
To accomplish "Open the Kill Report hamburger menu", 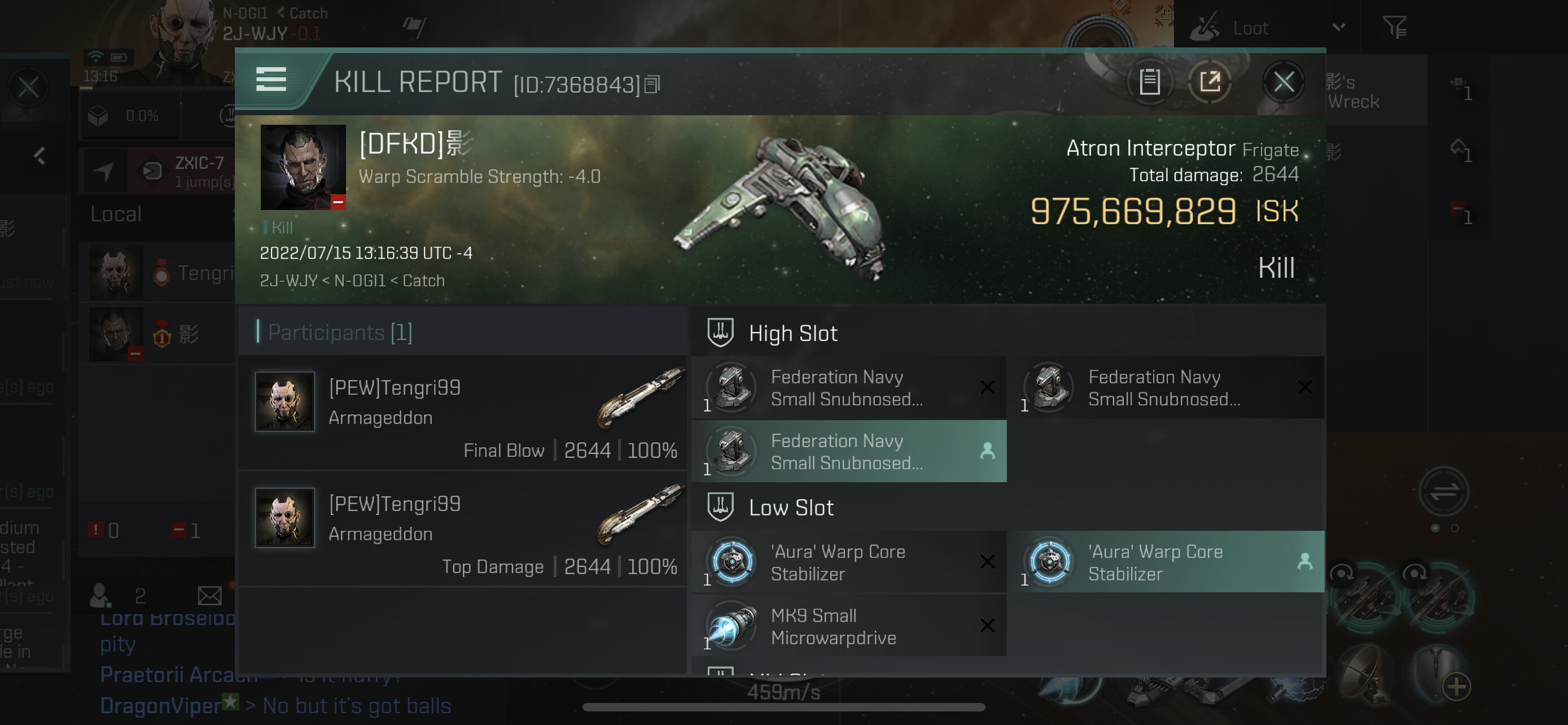I will [x=271, y=79].
